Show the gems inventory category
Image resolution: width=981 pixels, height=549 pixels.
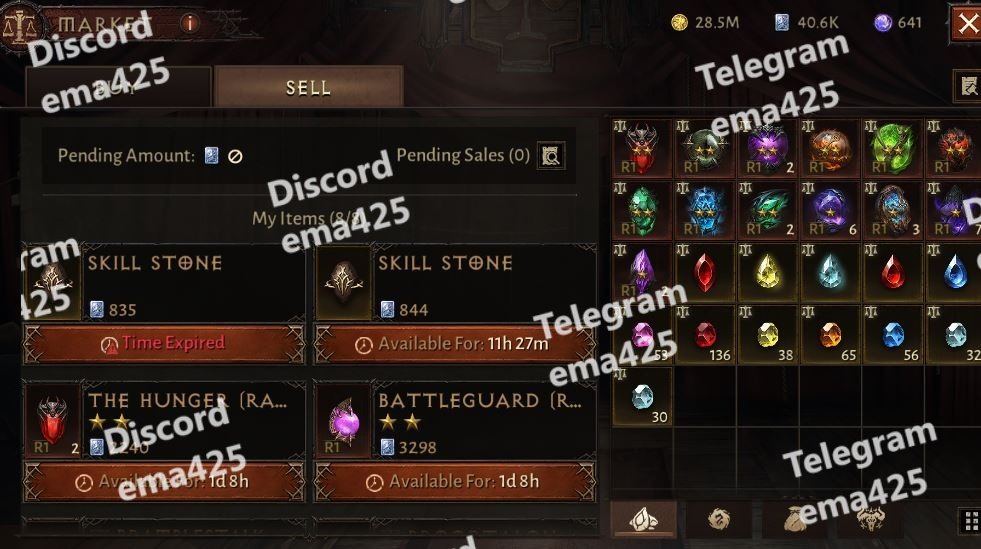point(643,518)
